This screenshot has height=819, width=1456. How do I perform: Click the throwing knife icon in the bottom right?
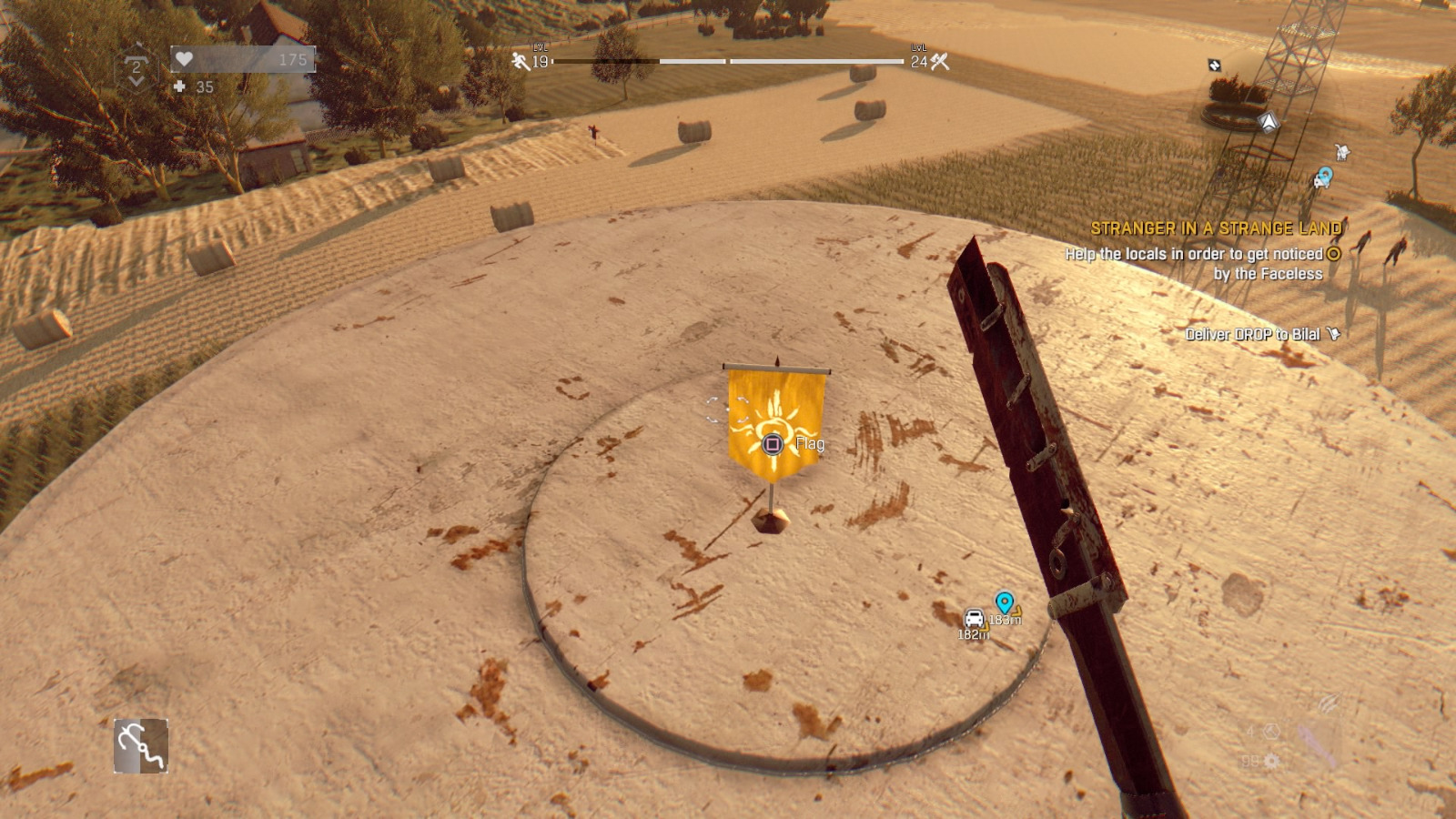tap(1329, 703)
